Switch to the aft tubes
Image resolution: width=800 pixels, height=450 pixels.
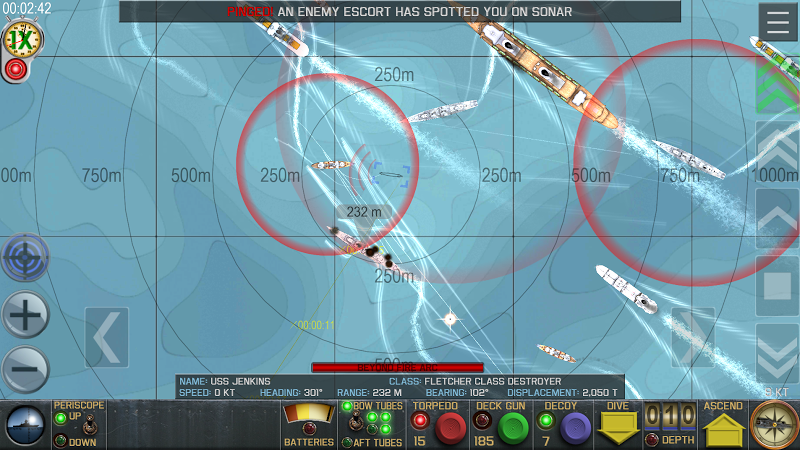pos(347,442)
